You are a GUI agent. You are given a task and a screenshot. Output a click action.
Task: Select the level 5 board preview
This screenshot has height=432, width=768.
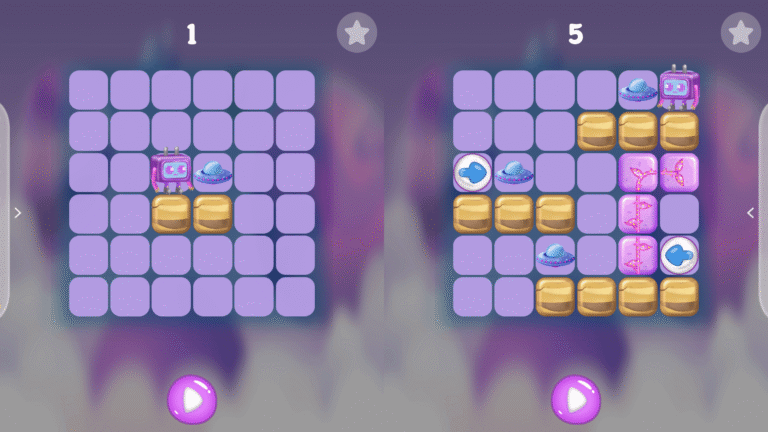pyautogui.click(x=576, y=193)
